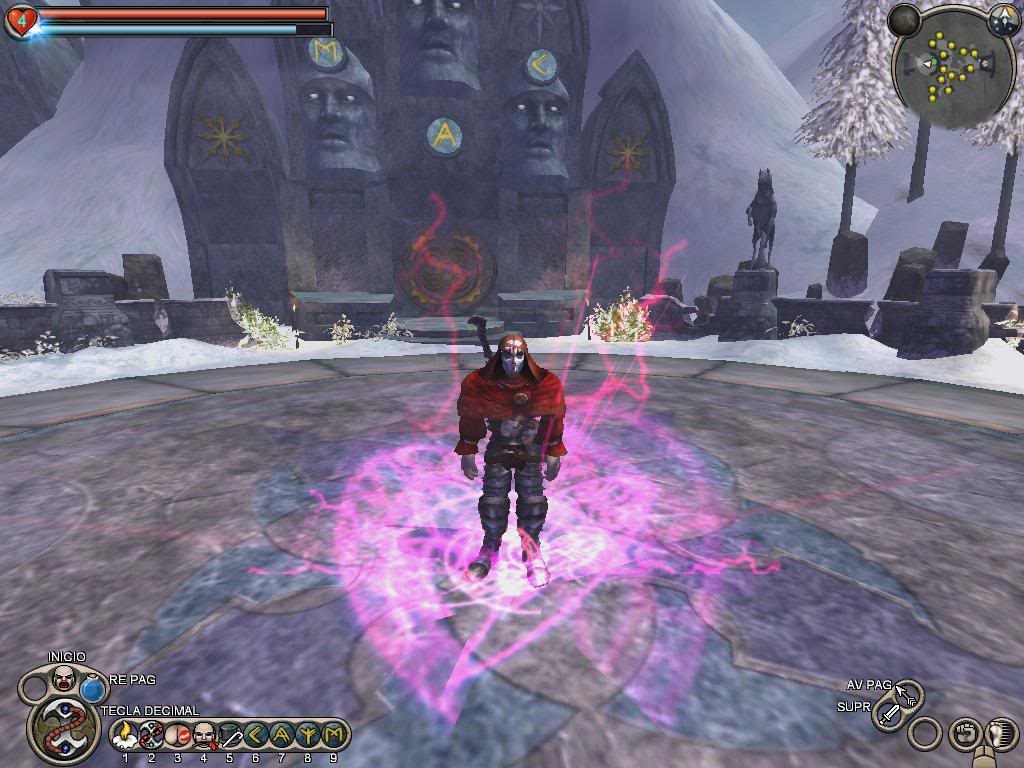Image resolution: width=1024 pixels, height=768 pixels.
Task: Use the blue mana potion
Action: tap(94, 690)
